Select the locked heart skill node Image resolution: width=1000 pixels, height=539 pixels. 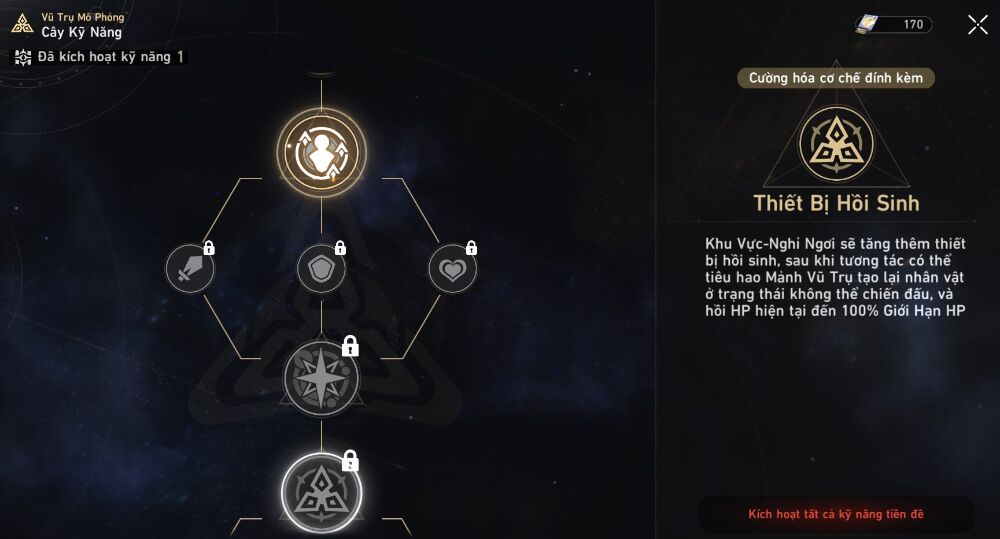click(453, 269)
